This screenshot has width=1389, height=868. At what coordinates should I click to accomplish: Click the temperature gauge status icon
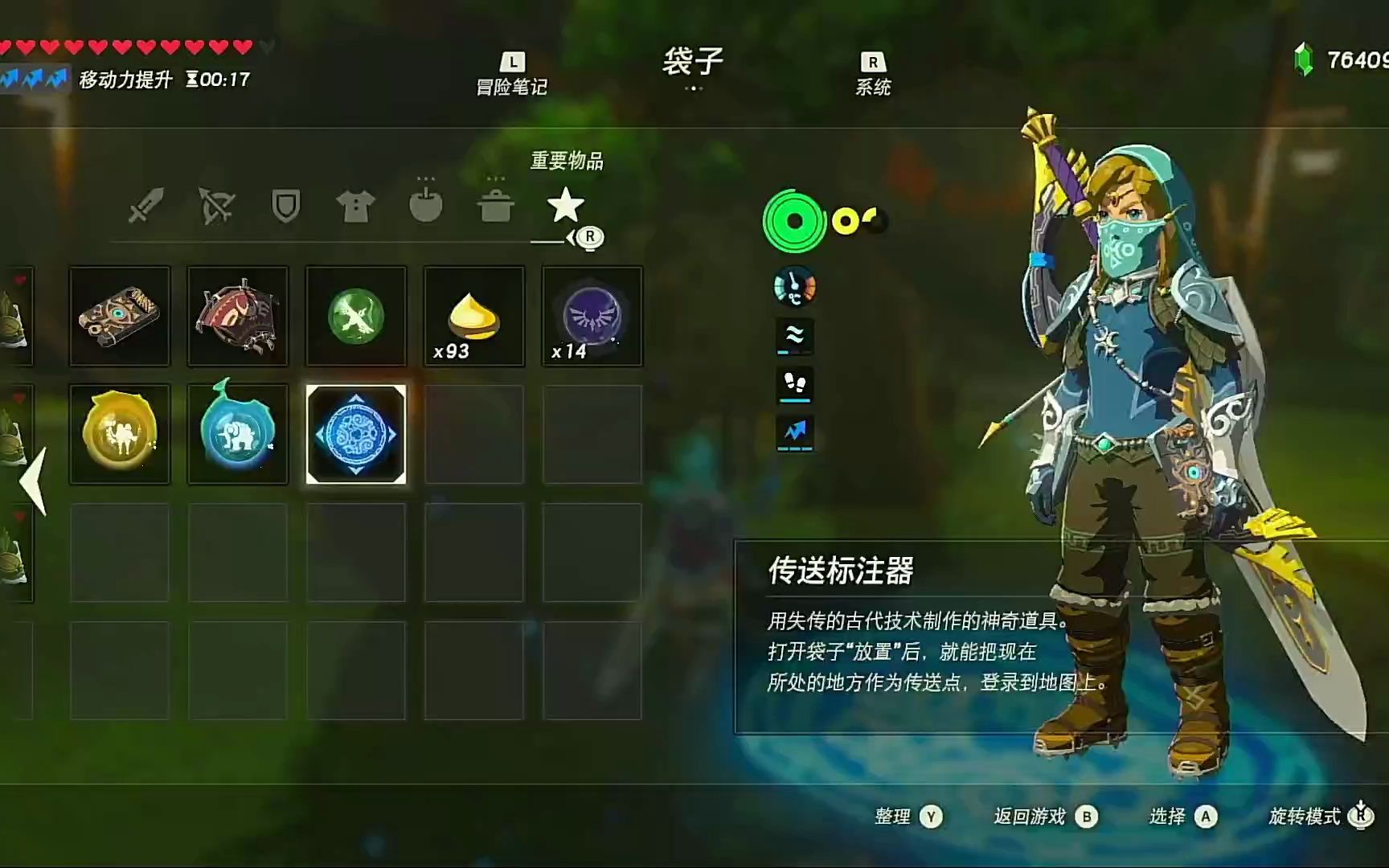[796, 288]
